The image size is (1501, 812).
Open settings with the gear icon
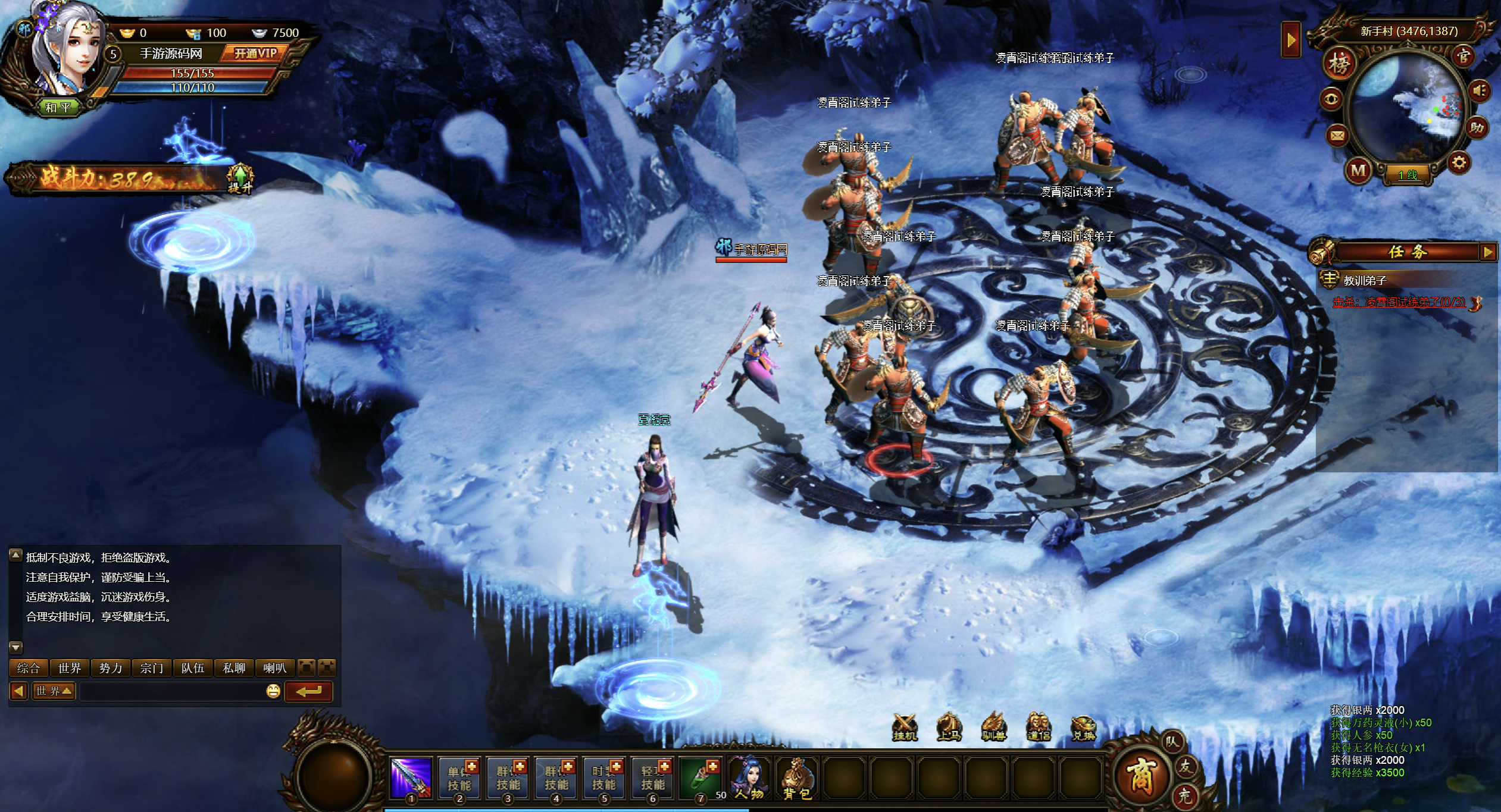point(1459,162)
